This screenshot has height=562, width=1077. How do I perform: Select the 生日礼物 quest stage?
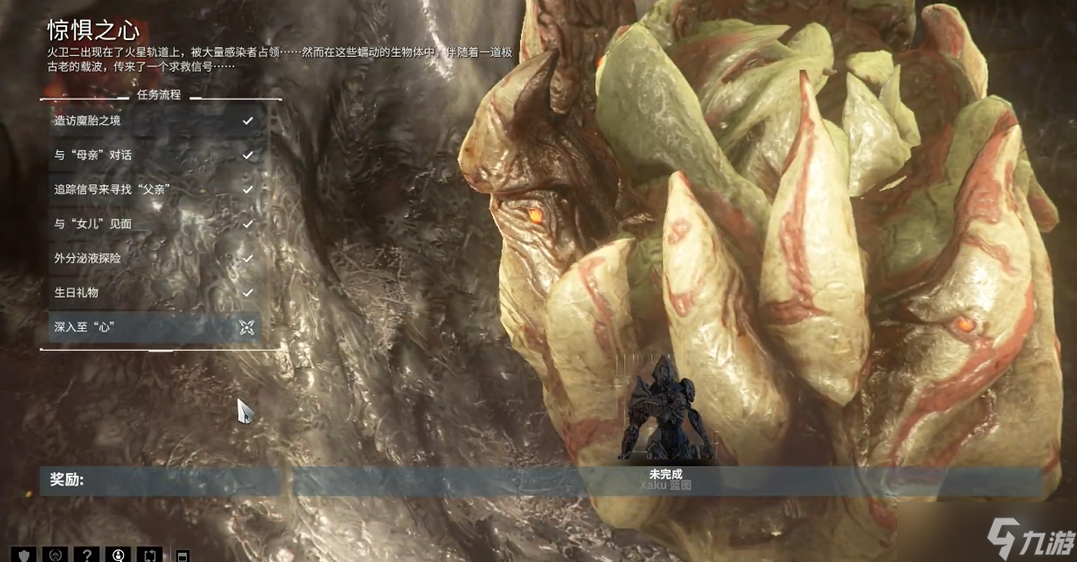pos(152,292)
